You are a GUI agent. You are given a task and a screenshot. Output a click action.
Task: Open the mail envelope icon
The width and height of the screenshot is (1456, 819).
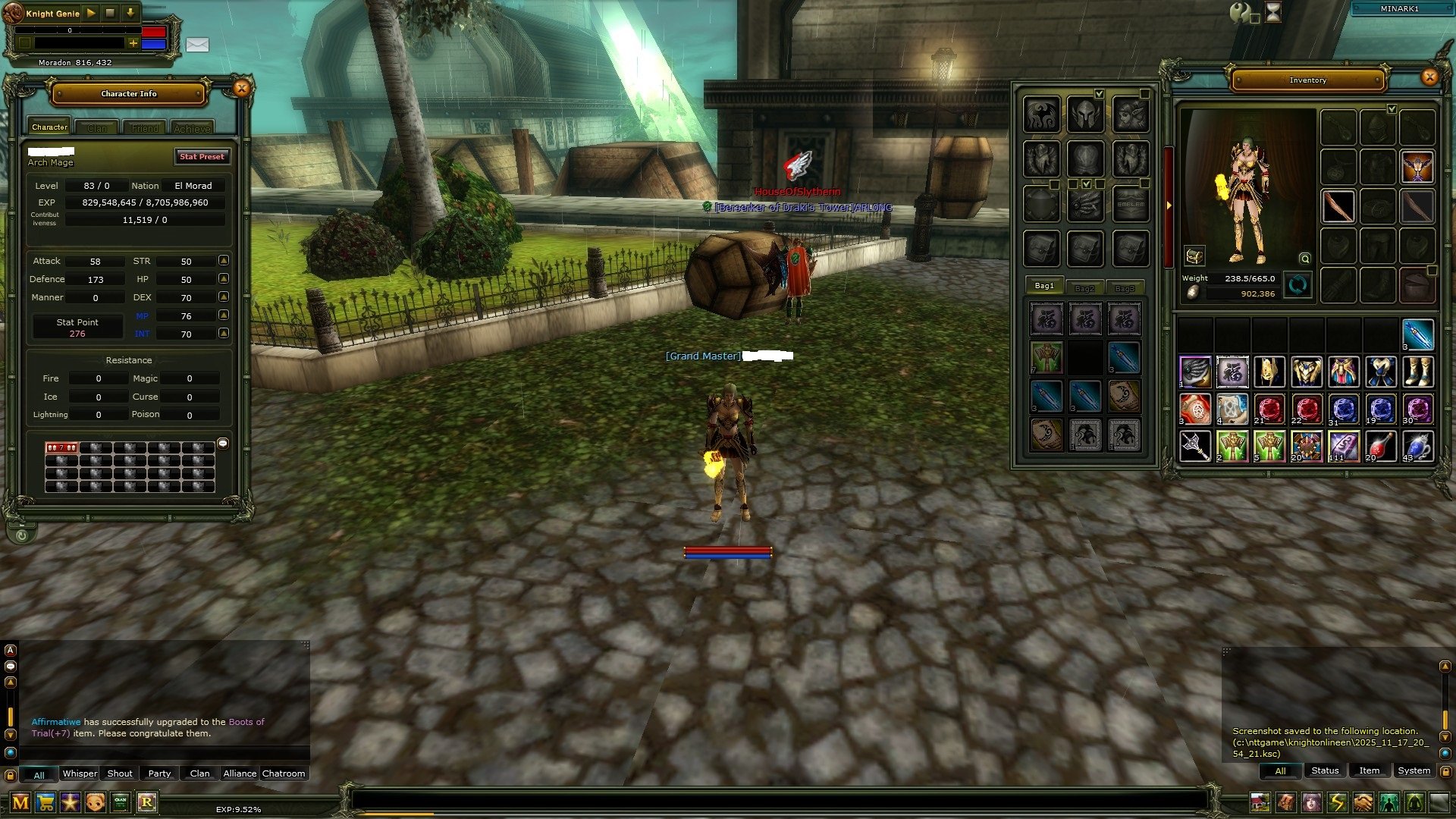click(x=197, y=45)
